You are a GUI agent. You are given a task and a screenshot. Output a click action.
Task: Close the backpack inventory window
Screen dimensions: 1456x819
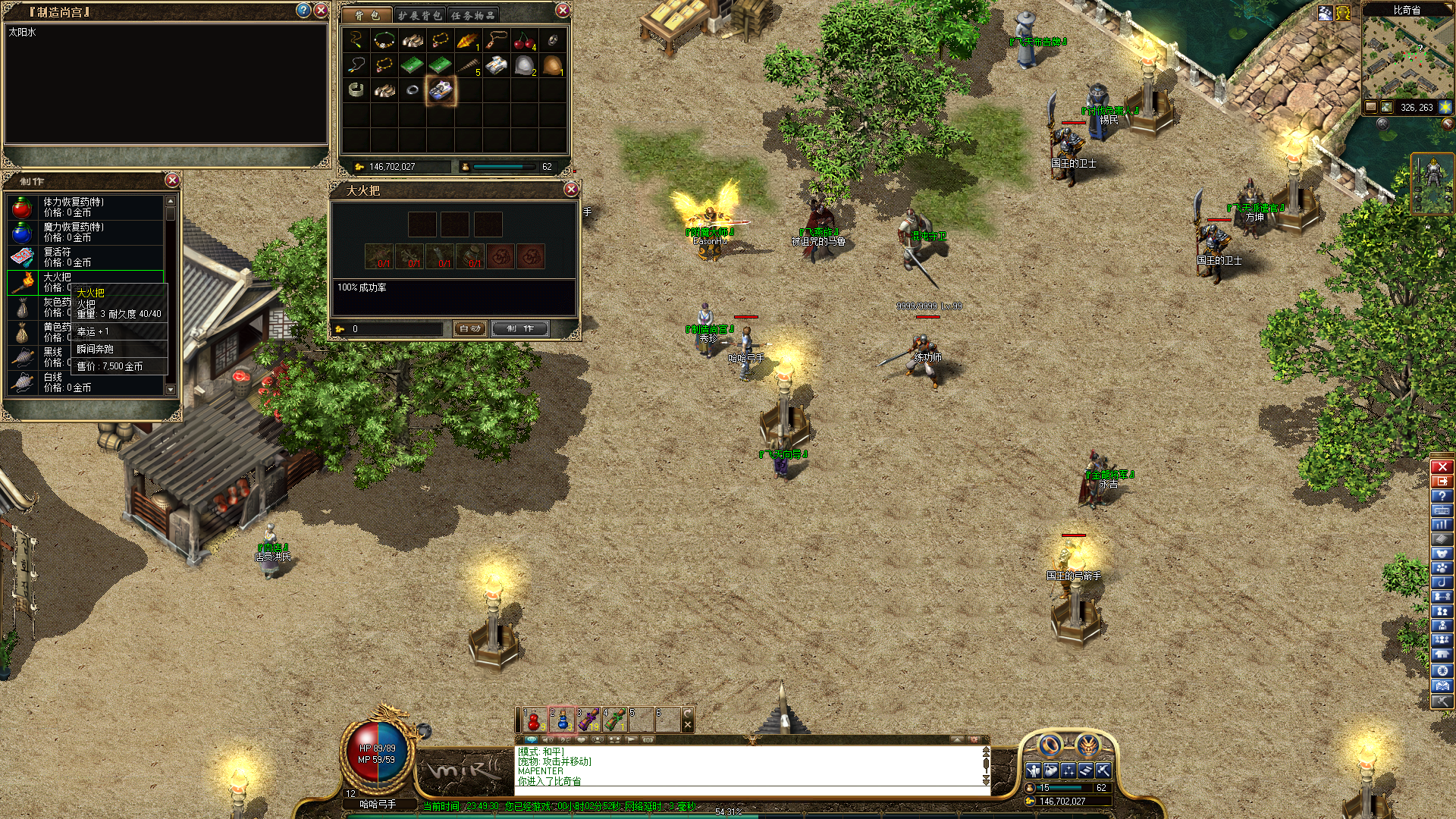coord(563,11)
